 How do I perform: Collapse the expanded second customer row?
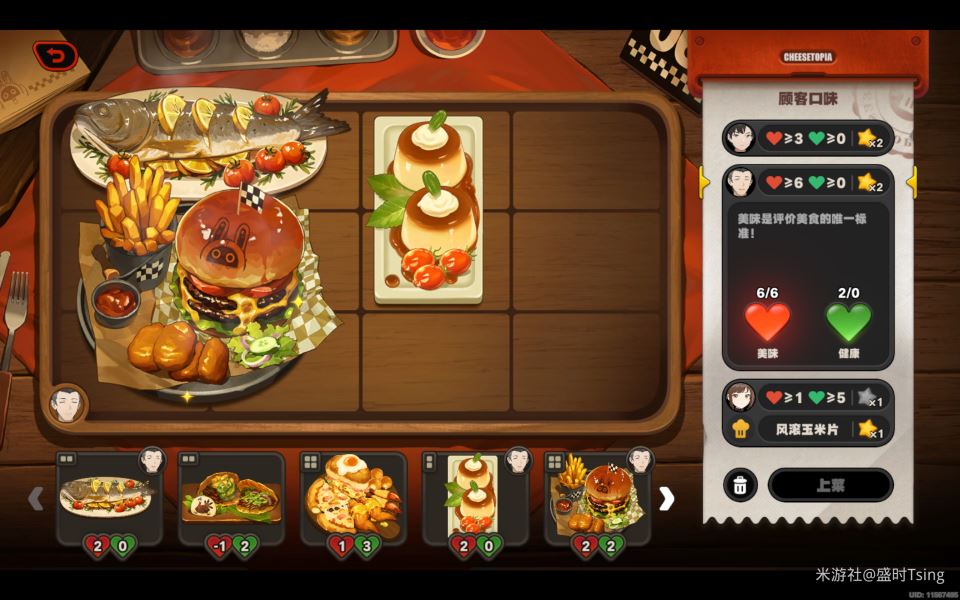click(807, 182)
